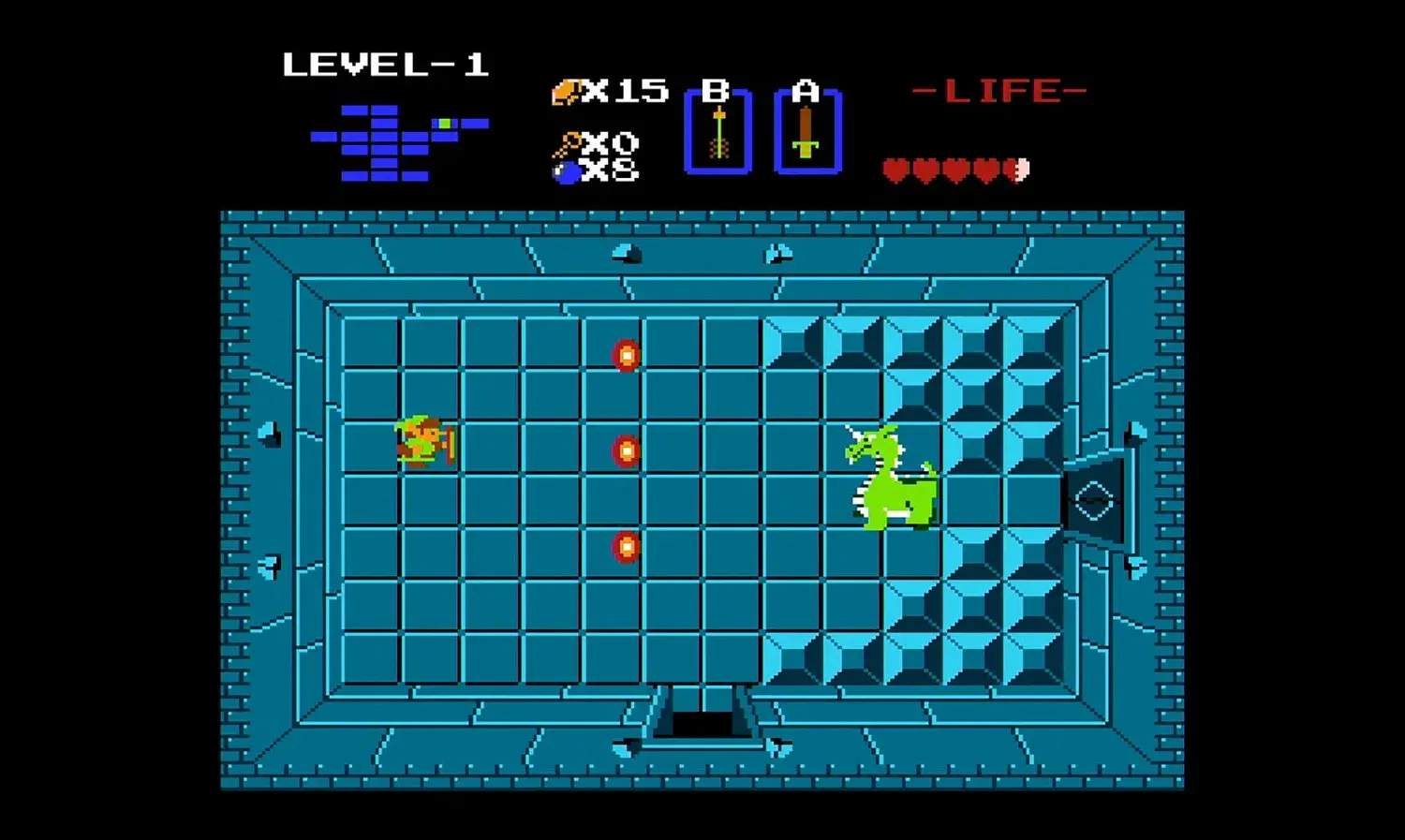The width and height of the screenshot is (1405, 840).
Task: Click the topmost red fireball projectile
Action: pos(624,356)
